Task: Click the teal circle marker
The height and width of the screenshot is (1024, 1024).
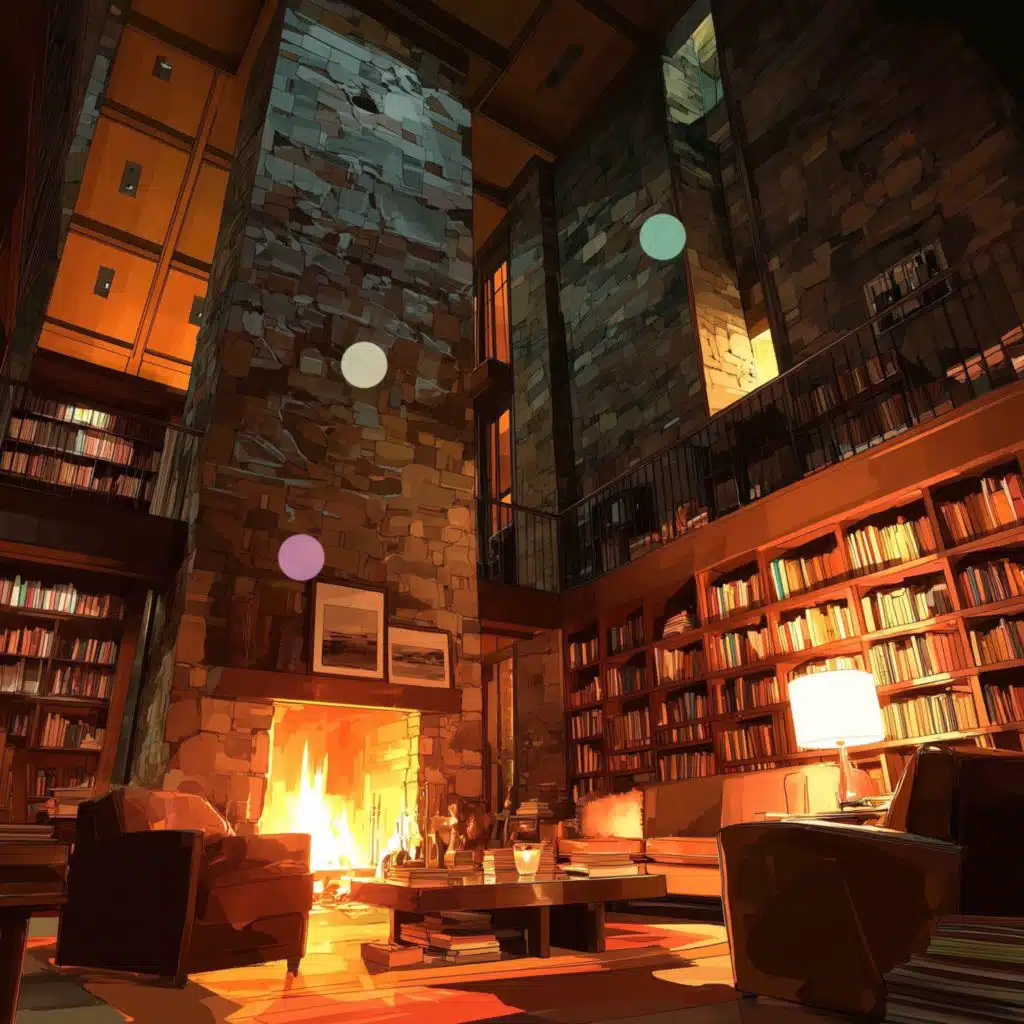Action: click(662, 237)
